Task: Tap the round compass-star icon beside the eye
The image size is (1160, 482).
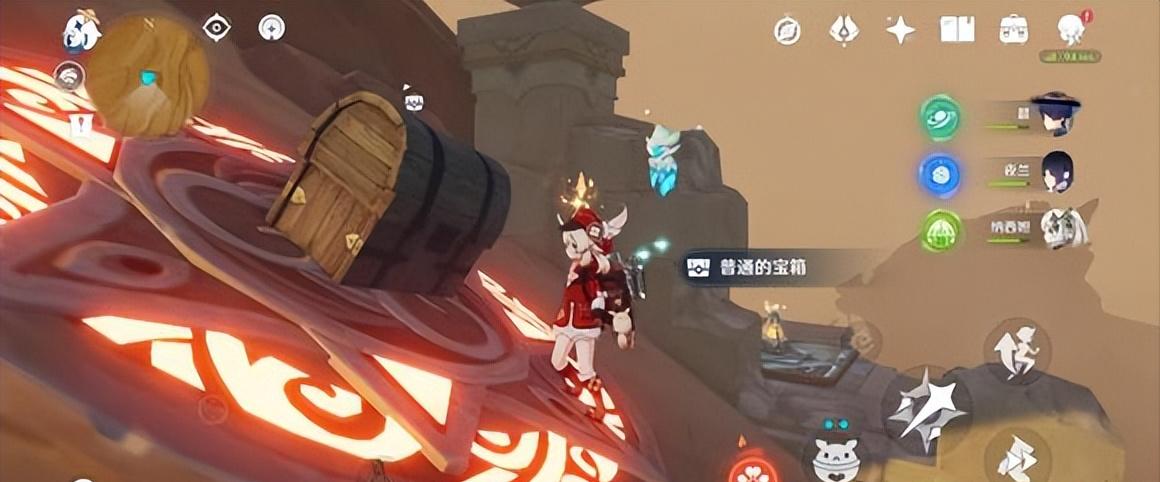Action: (271, 28)
